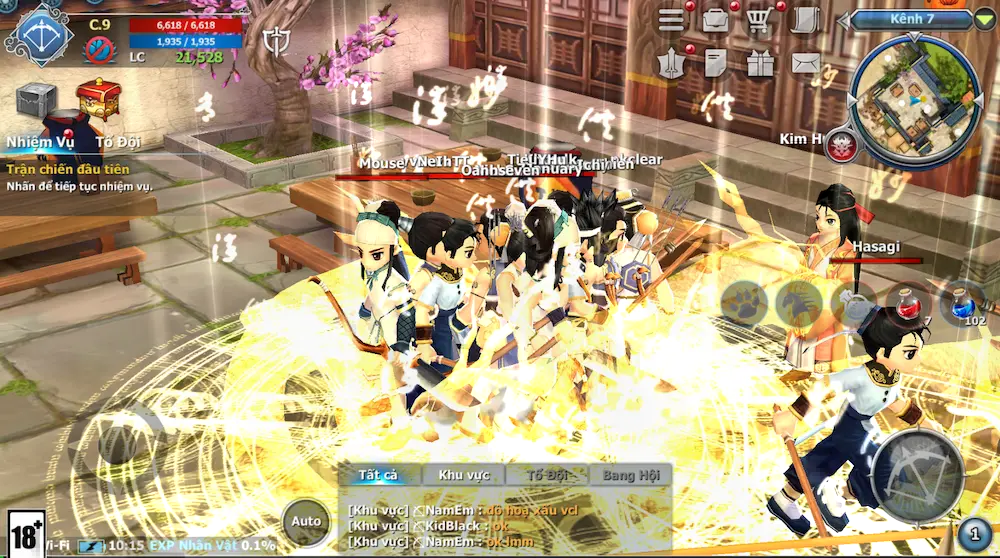
Task: Open the scroll icon in top bar
Action: tap(804, 20)
